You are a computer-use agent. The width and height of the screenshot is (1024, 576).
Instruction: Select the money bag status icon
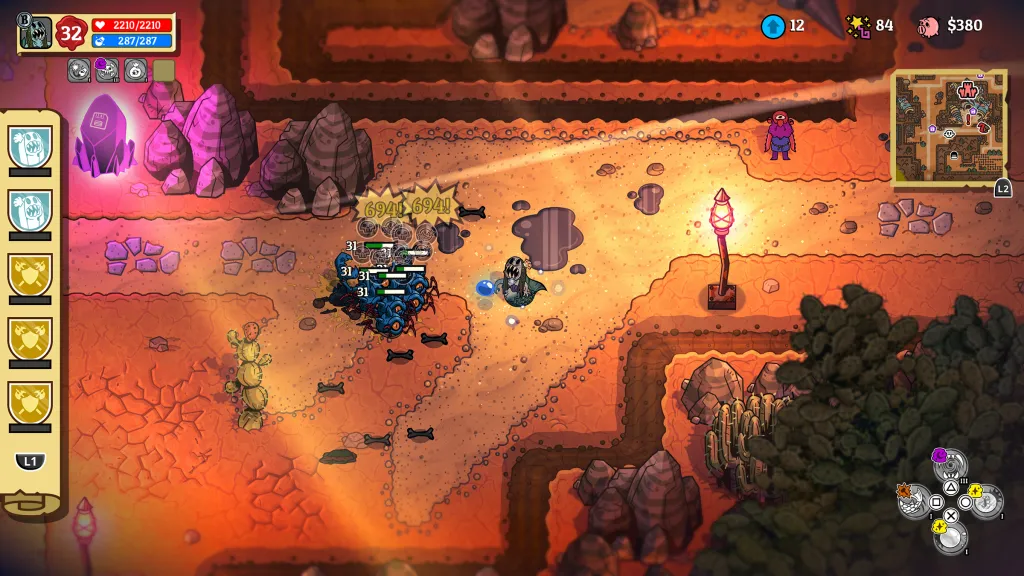click(x=135, y=70)
